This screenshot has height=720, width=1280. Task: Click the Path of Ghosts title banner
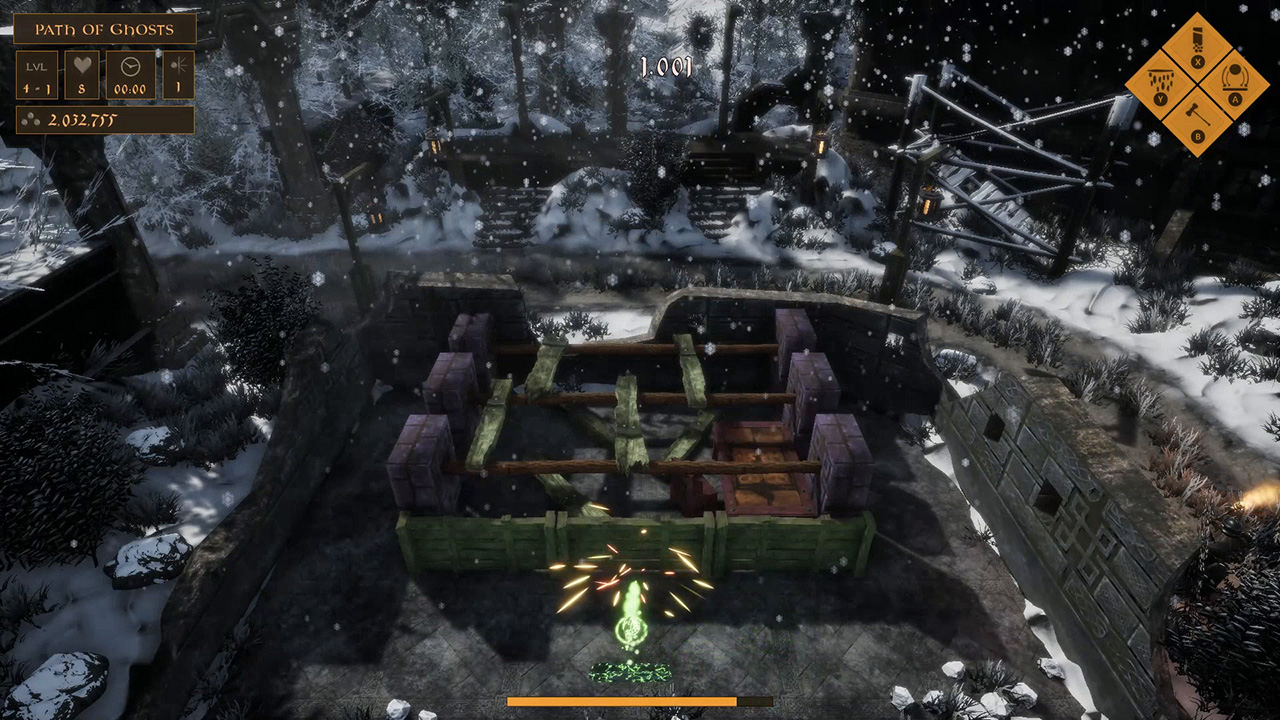point(105,29)
